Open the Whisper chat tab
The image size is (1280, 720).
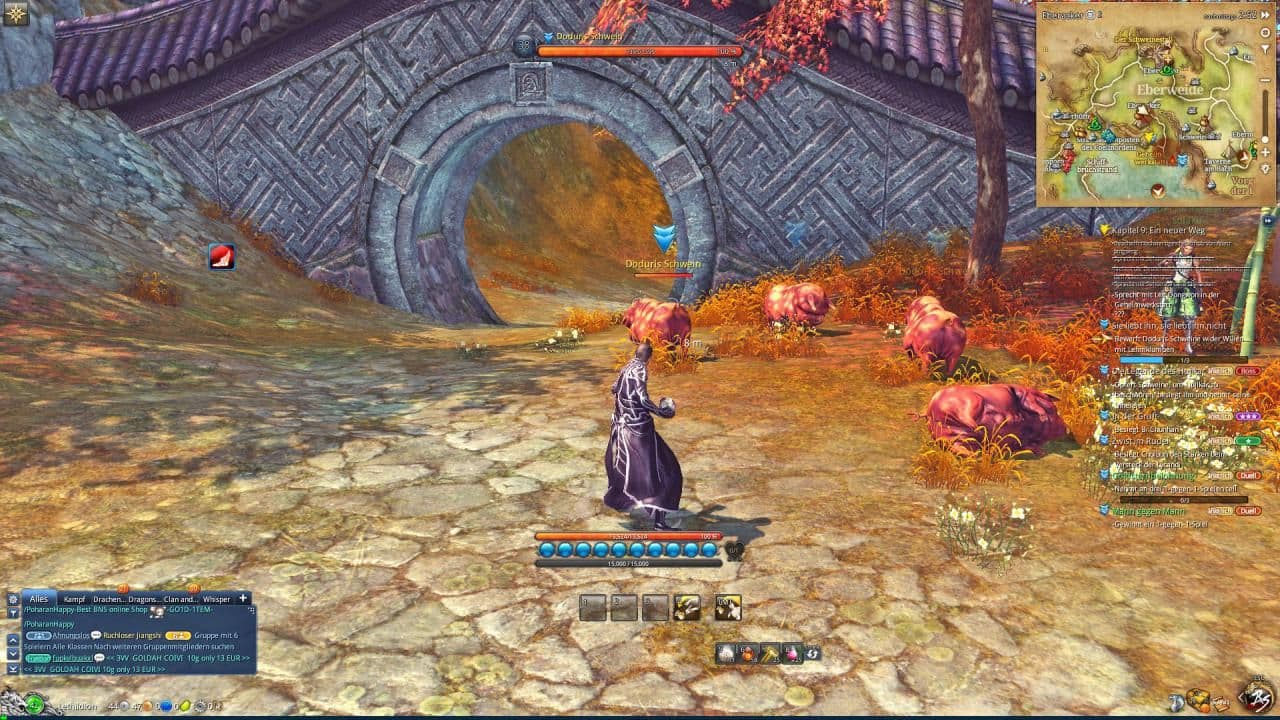216,598
